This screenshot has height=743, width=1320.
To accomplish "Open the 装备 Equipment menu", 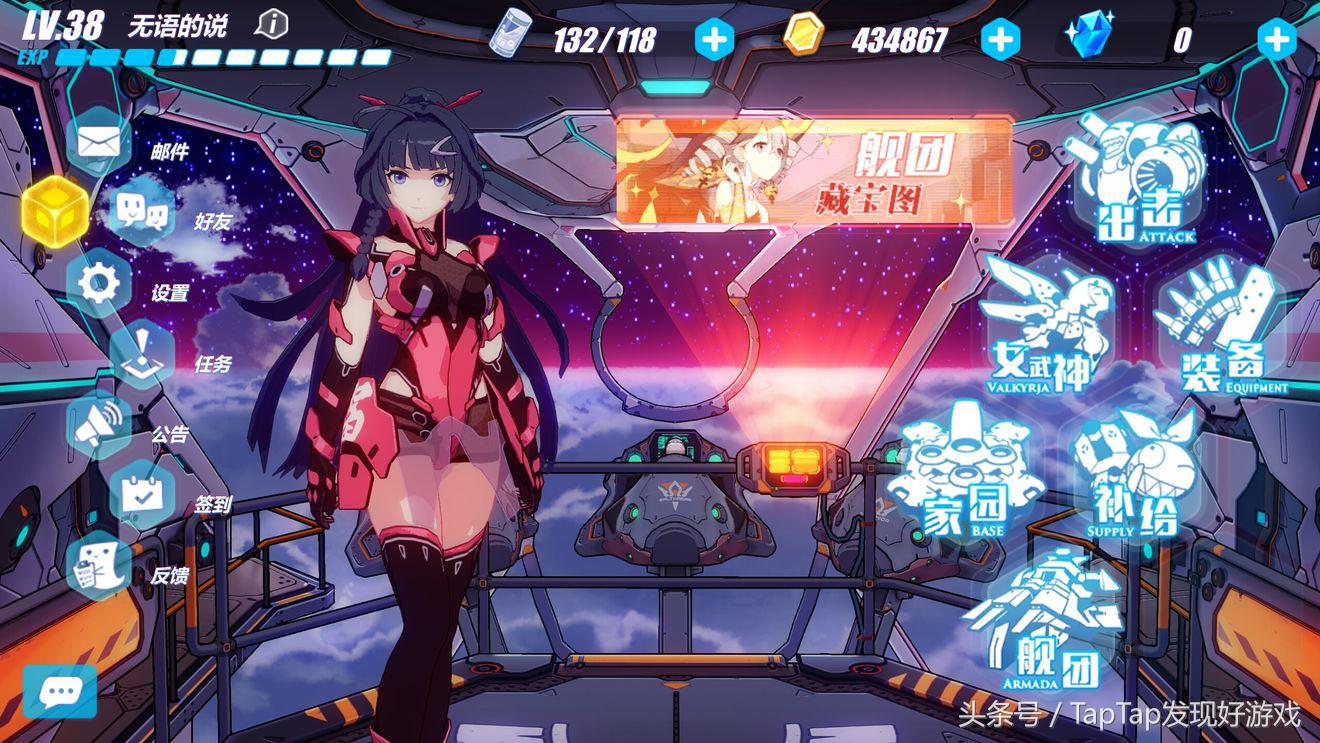I will click(1218, 325).
